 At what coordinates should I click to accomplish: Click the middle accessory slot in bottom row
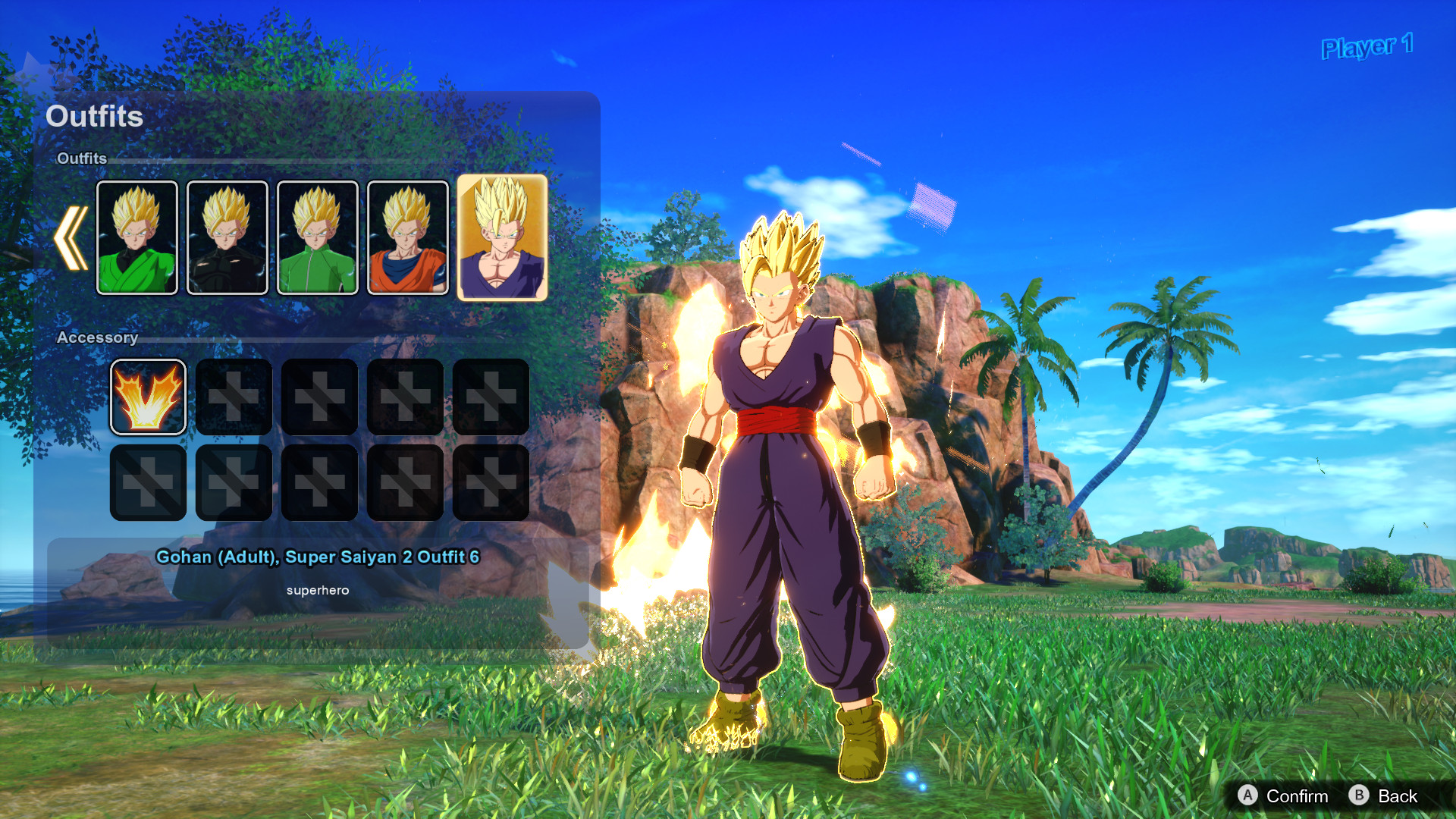point(319,482)
